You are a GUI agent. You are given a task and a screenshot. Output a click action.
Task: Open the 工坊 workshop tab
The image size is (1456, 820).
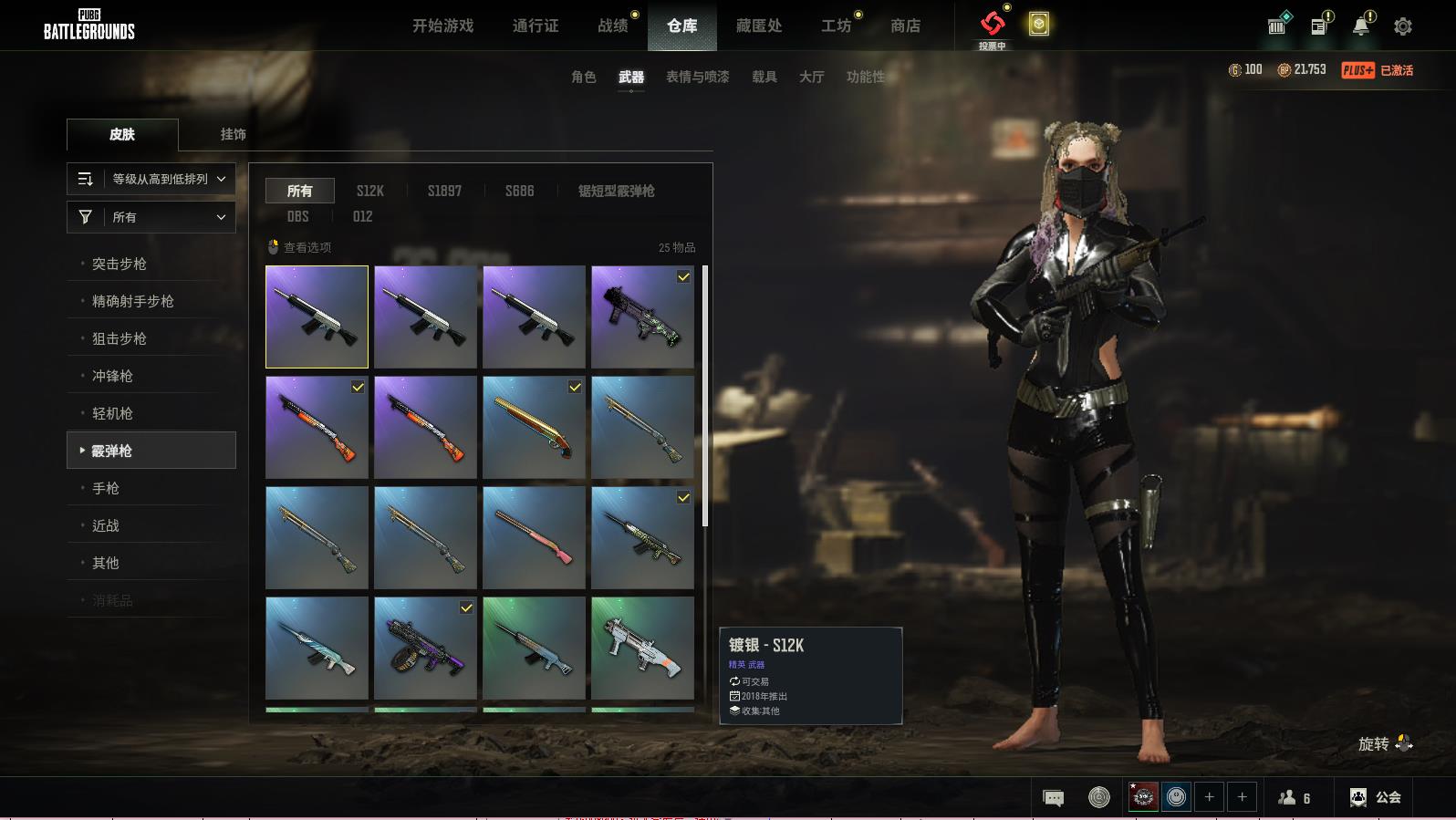click(x=836, y=26)
